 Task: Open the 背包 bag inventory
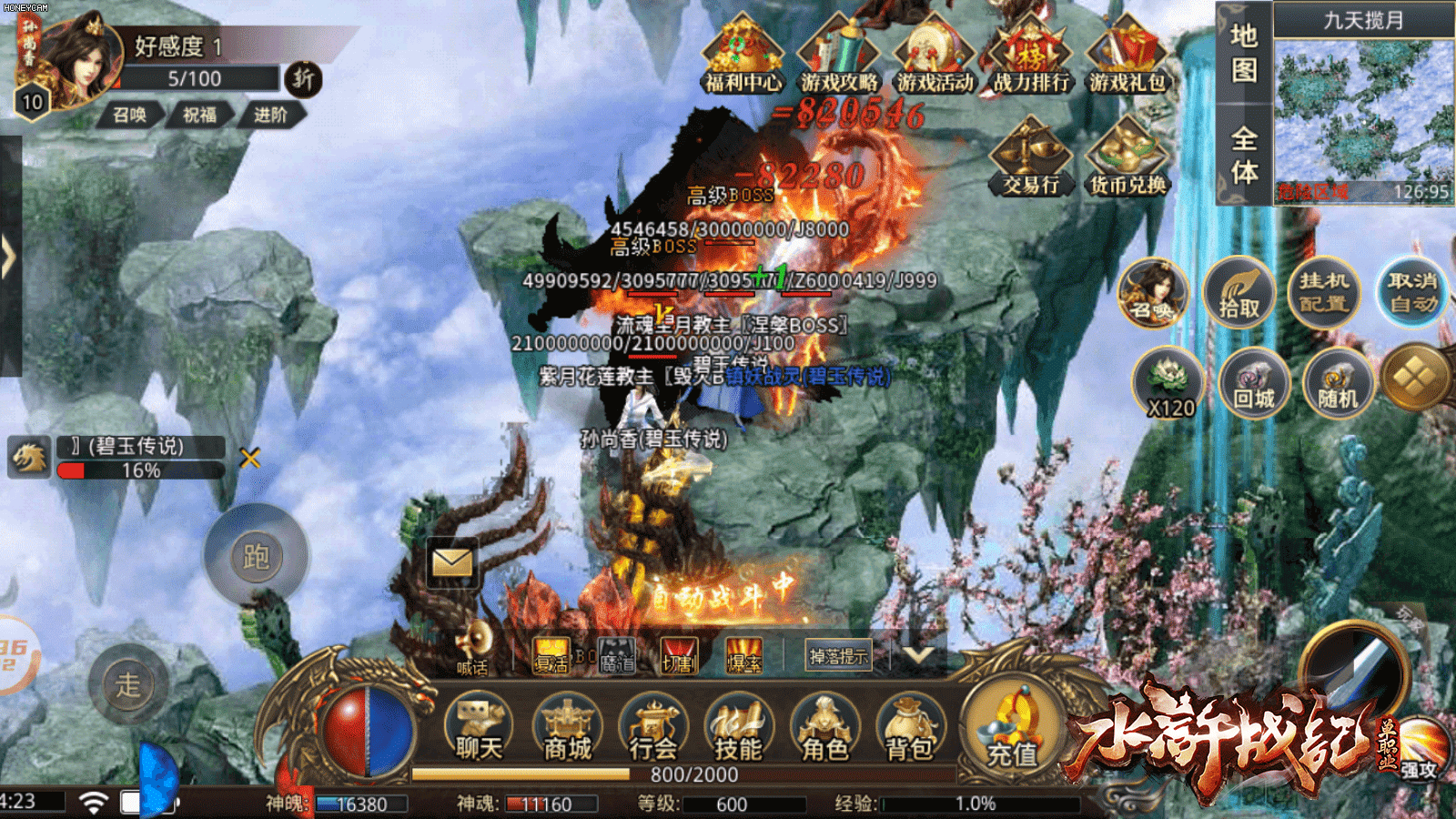909,730
